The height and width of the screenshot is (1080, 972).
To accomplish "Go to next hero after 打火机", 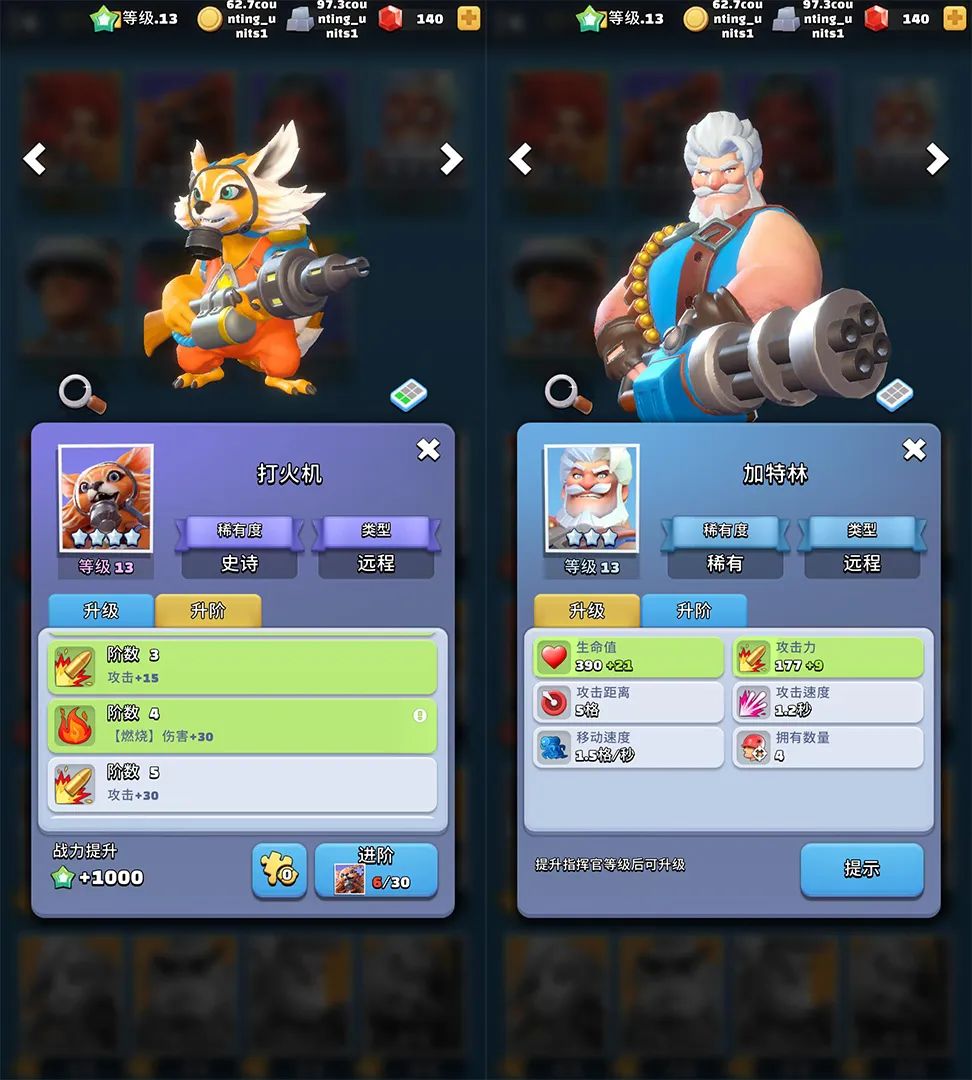I will tap(452, 159).
